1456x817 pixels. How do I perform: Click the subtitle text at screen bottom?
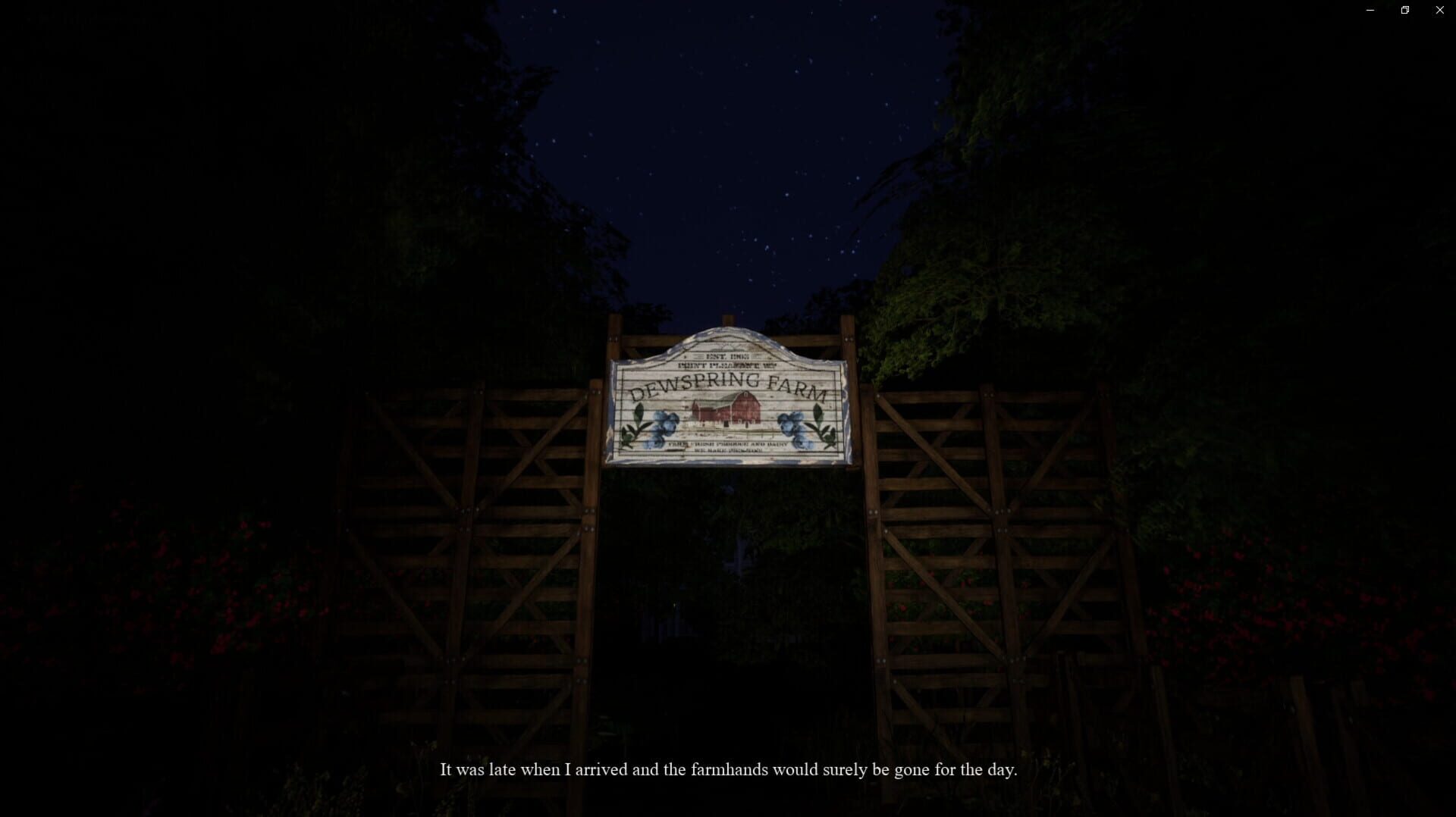coord(728,769)
